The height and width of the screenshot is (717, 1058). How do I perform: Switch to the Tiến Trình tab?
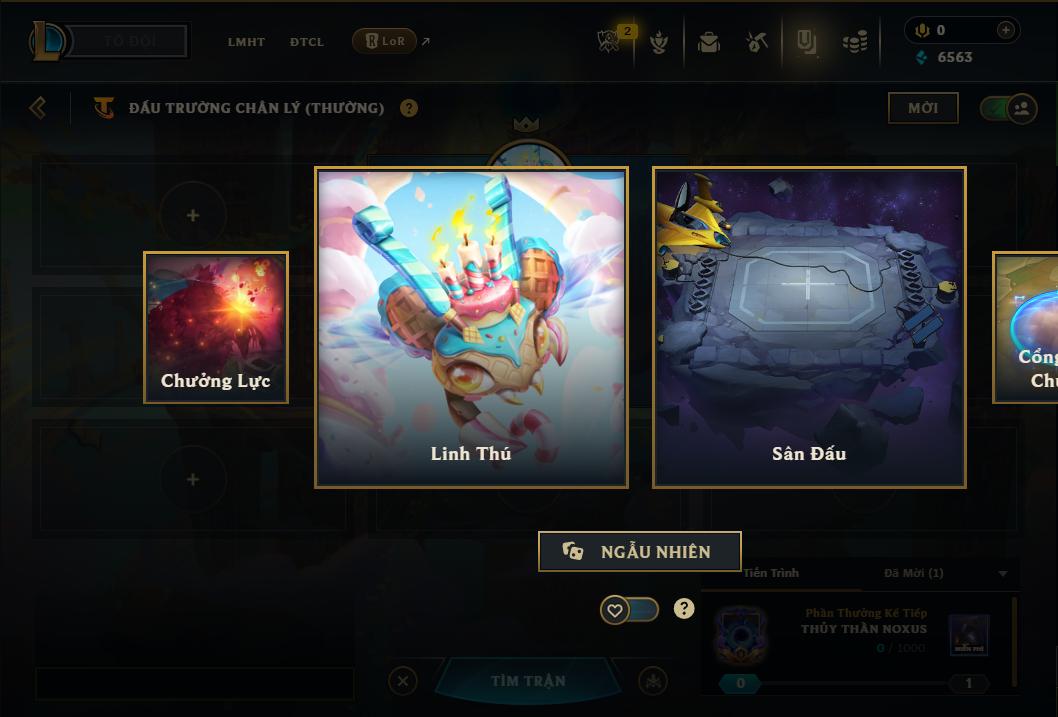pyautogui.click(x=771, y=573)
